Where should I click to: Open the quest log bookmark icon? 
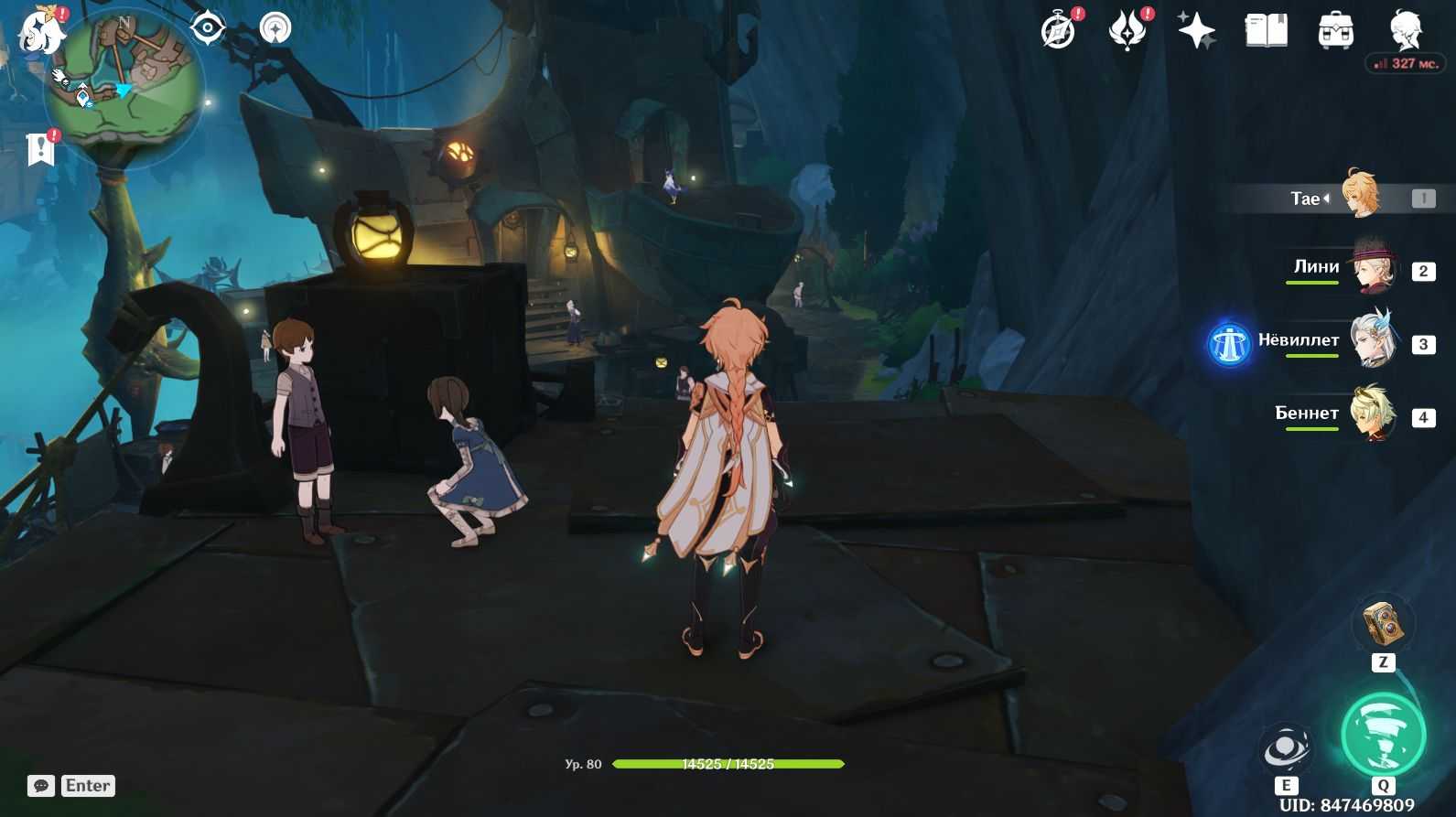click(40, 149)
